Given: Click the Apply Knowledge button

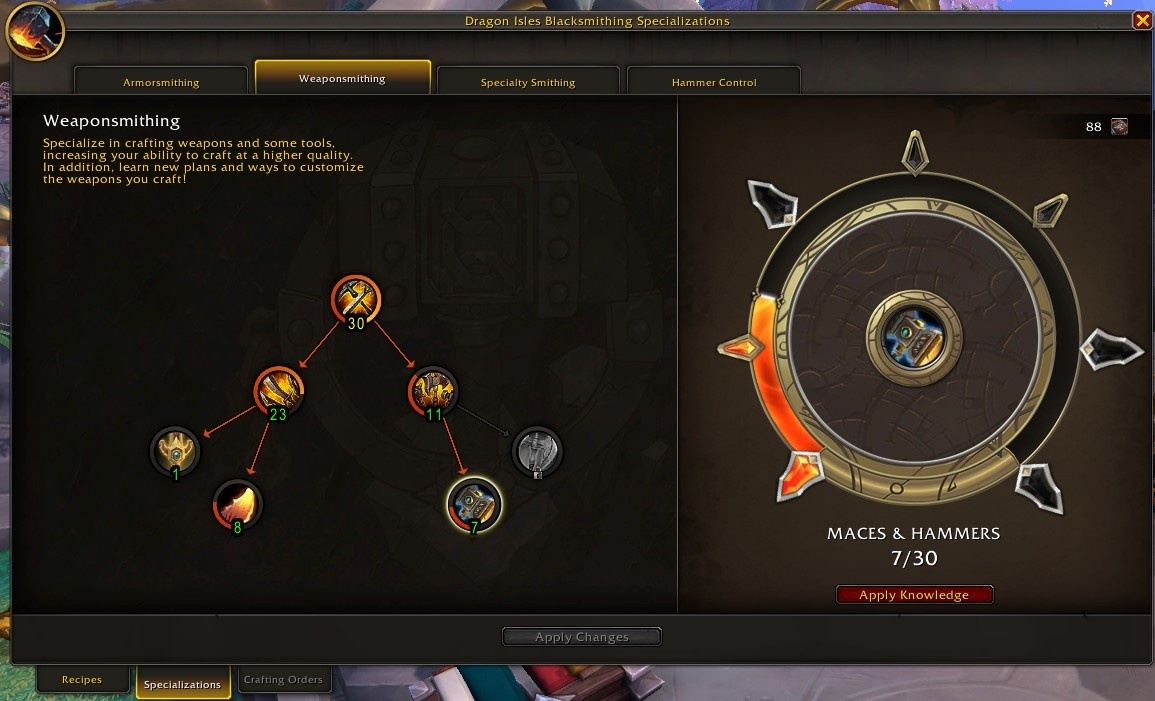Looking at the screenshot, I should (914, 595).
